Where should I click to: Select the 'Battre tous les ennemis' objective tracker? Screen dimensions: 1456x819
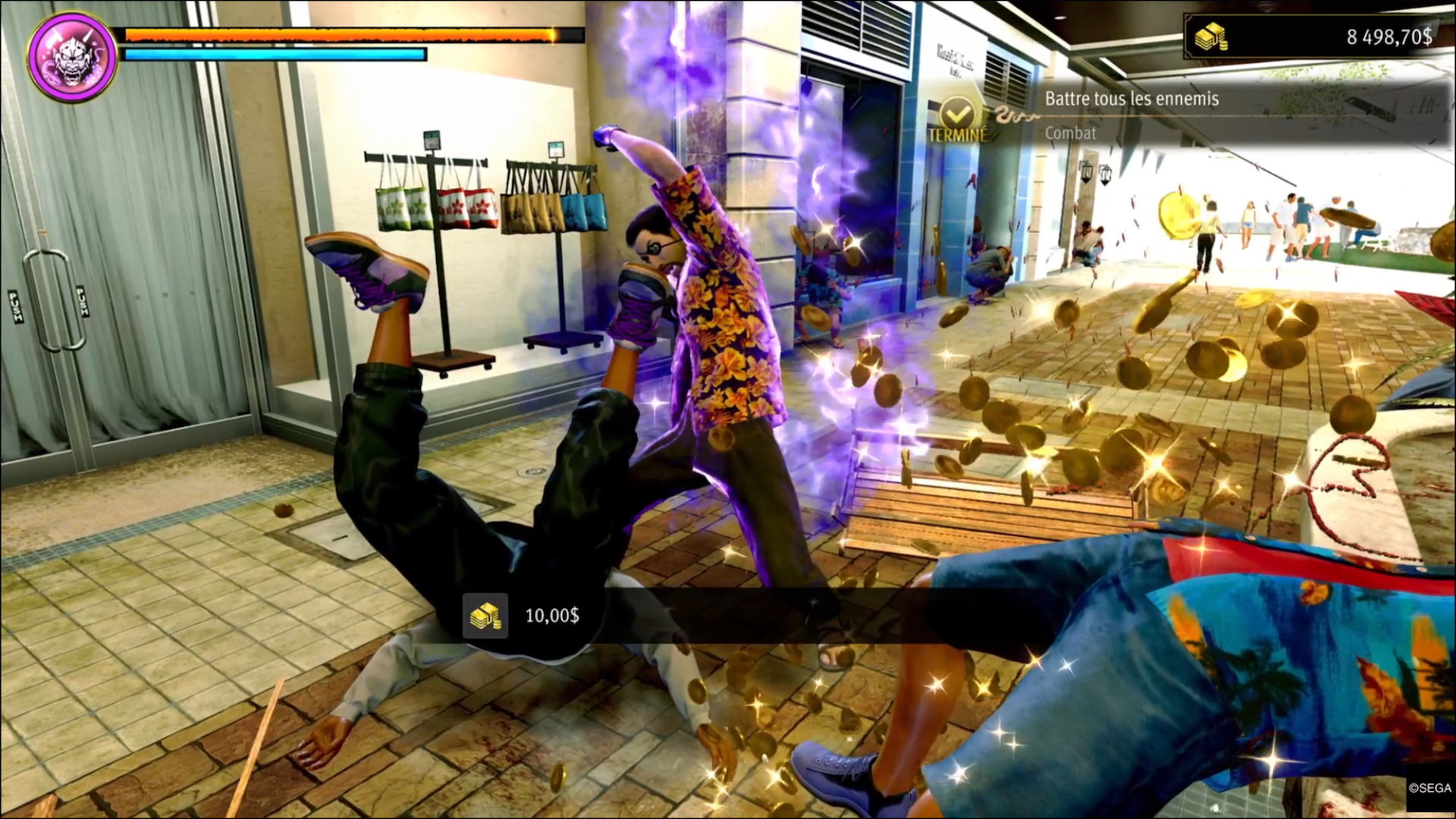point(1131,99)
